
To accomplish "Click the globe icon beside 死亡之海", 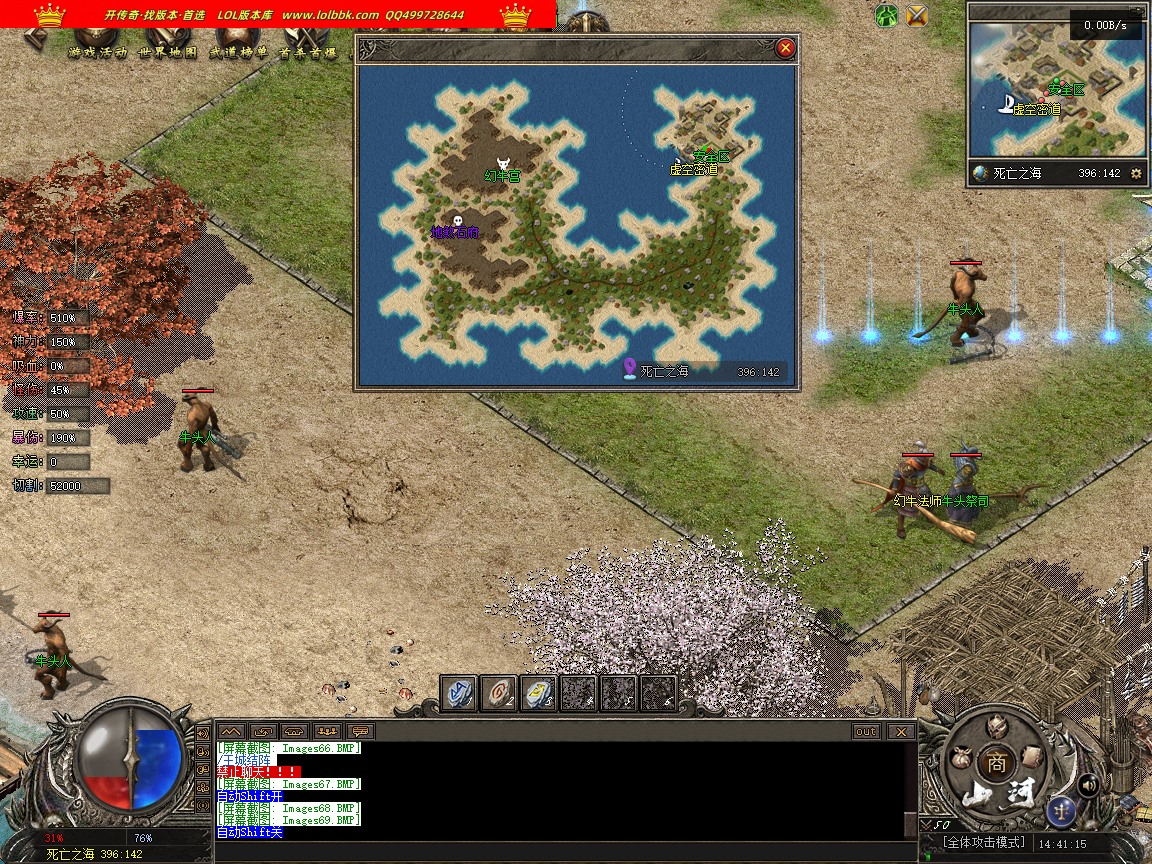I will (x=980, y=173).
